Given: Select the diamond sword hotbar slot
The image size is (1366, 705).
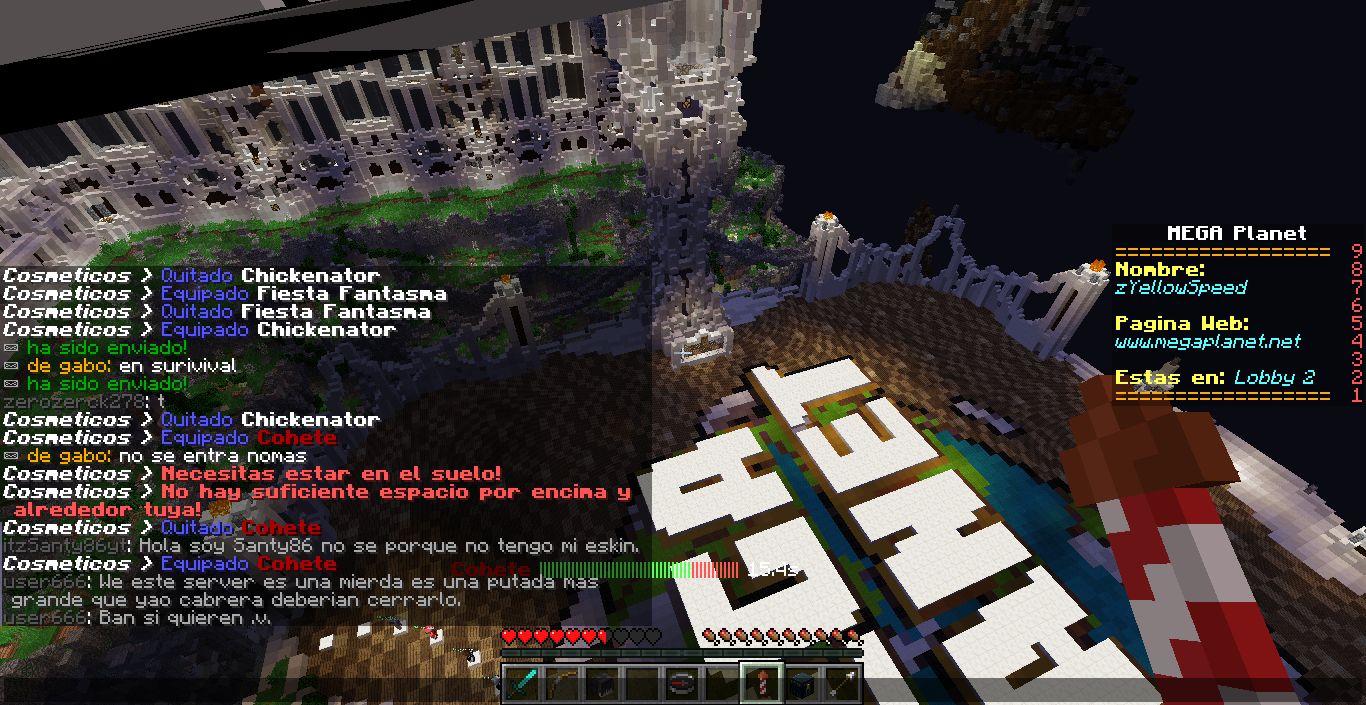Looking at the screenshot, I should click(520, 683).
